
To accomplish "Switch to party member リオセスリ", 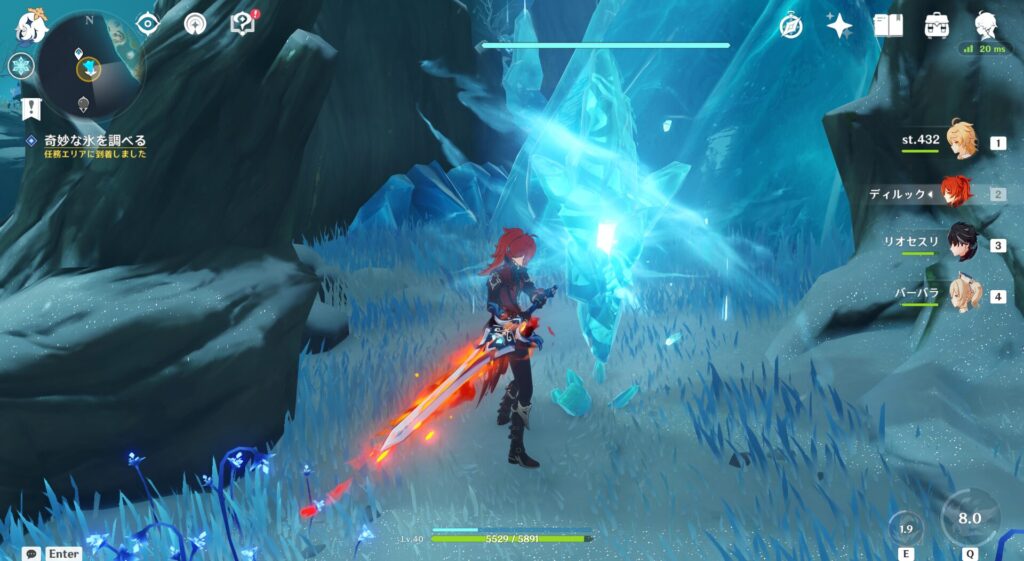I will [961, 244].
